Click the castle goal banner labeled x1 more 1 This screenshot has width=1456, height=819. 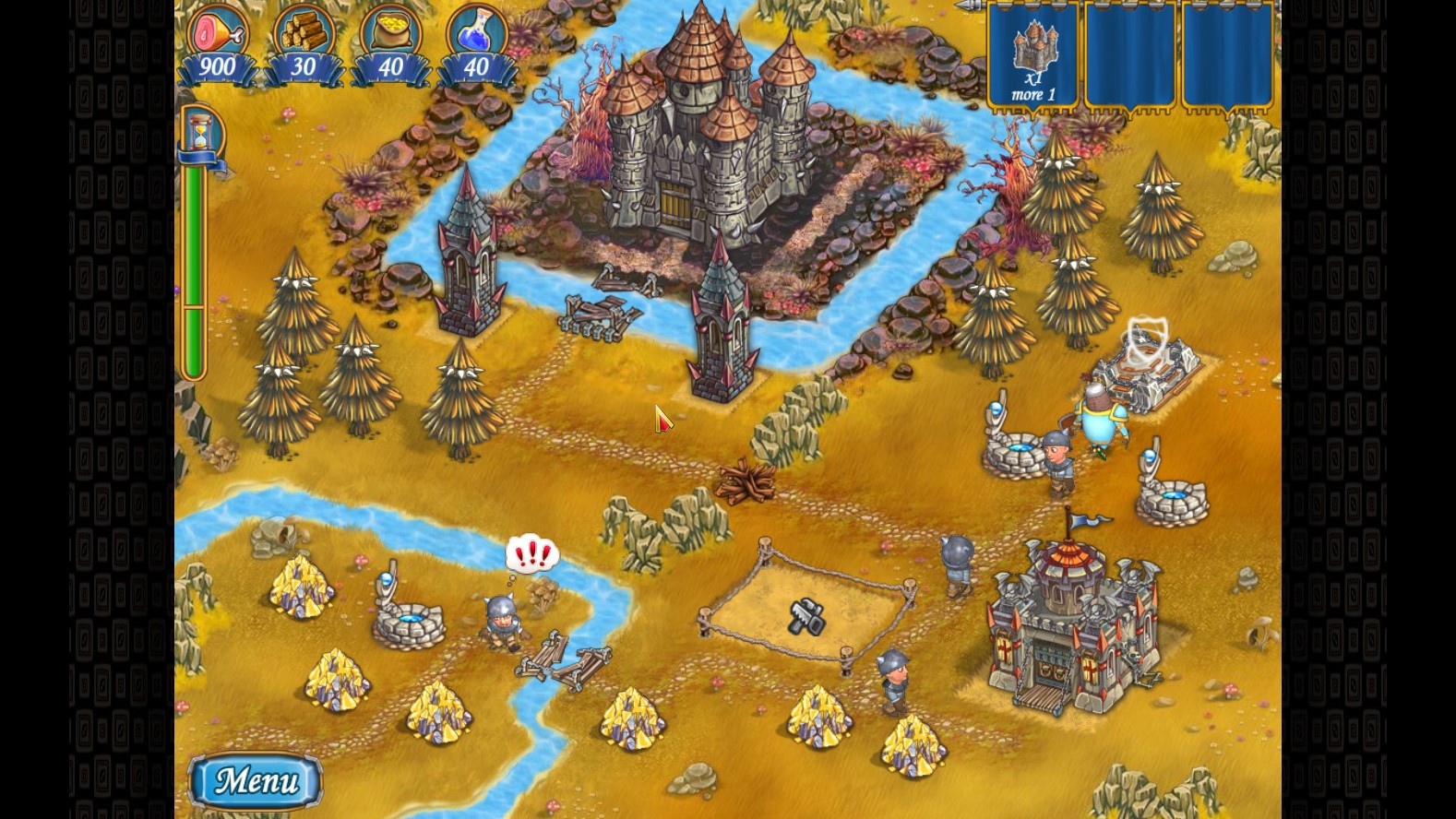pyautogui.click(x=1033, y=55)
